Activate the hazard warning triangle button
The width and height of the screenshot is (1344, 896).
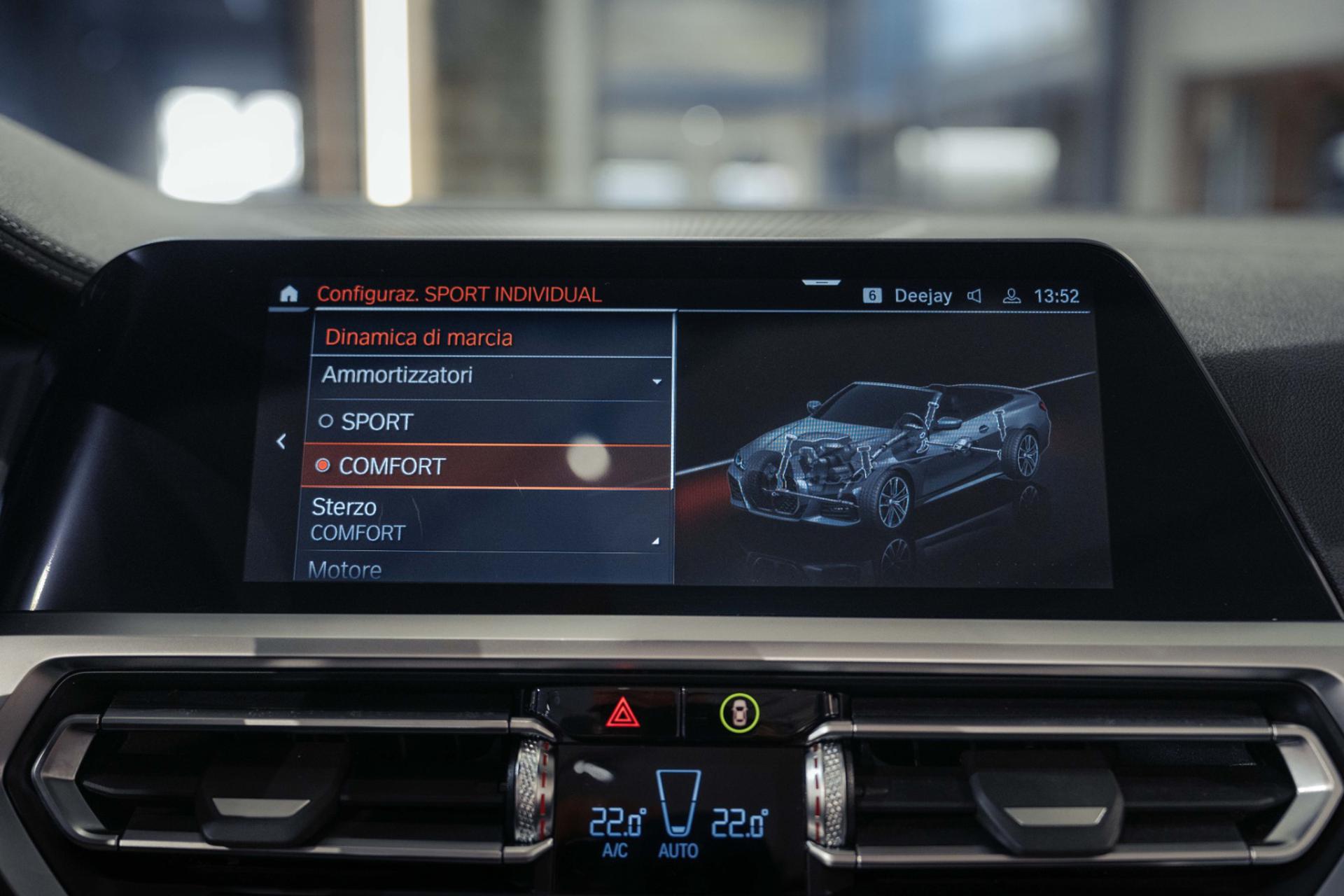click(x=622, y=714)
